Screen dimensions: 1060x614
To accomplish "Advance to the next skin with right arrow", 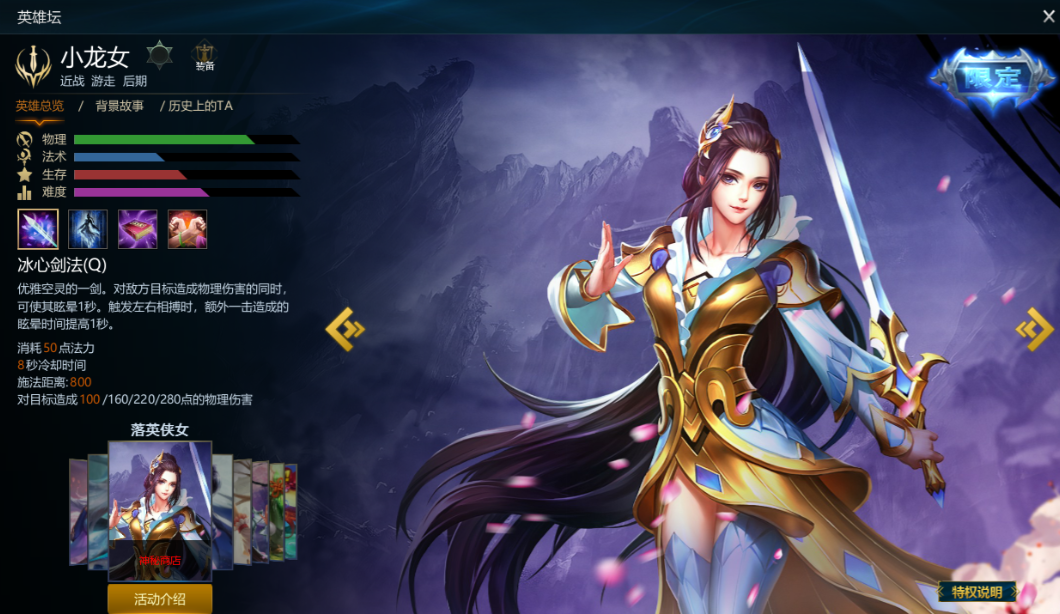I will [1034, 329].
